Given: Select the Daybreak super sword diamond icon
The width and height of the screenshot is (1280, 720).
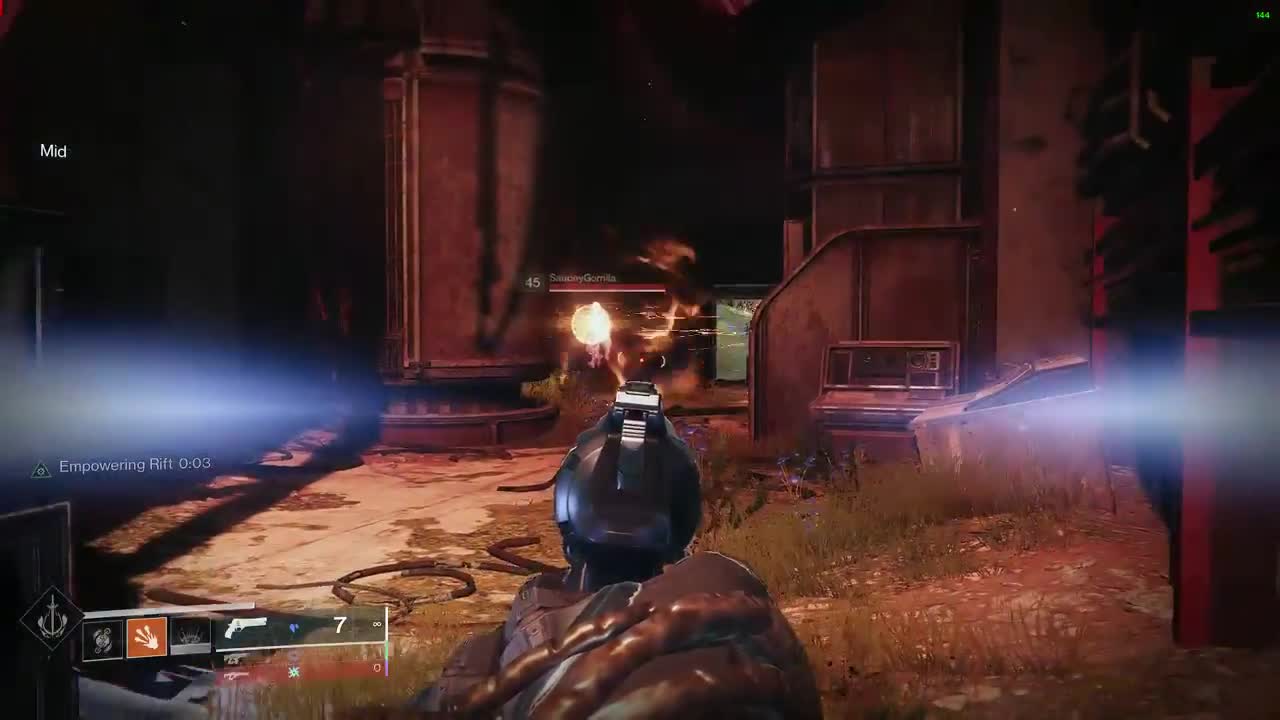Looking at the screenshot, I should (x=51, y=620).
